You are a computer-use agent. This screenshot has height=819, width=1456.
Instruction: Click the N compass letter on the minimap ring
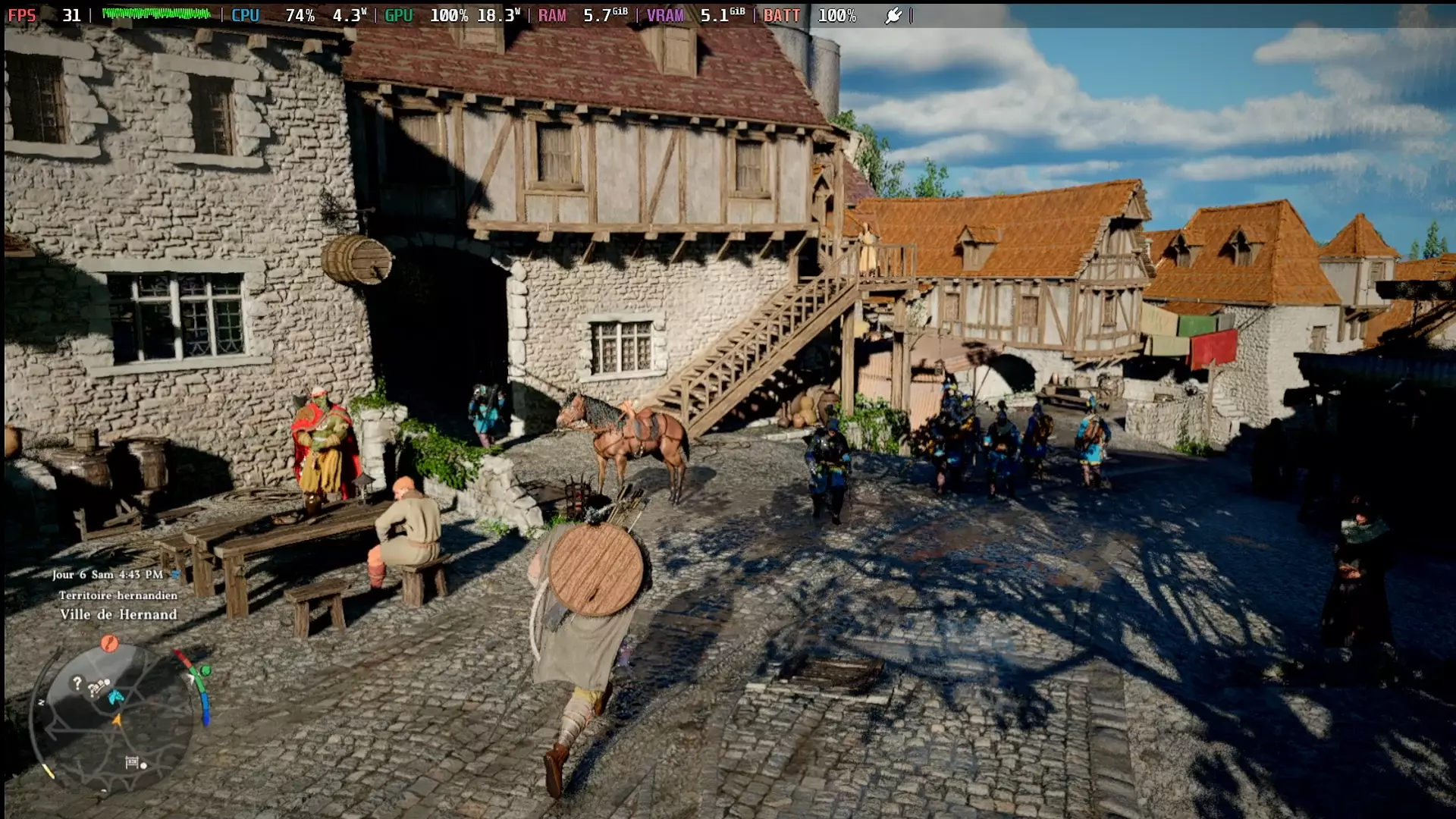41,702
